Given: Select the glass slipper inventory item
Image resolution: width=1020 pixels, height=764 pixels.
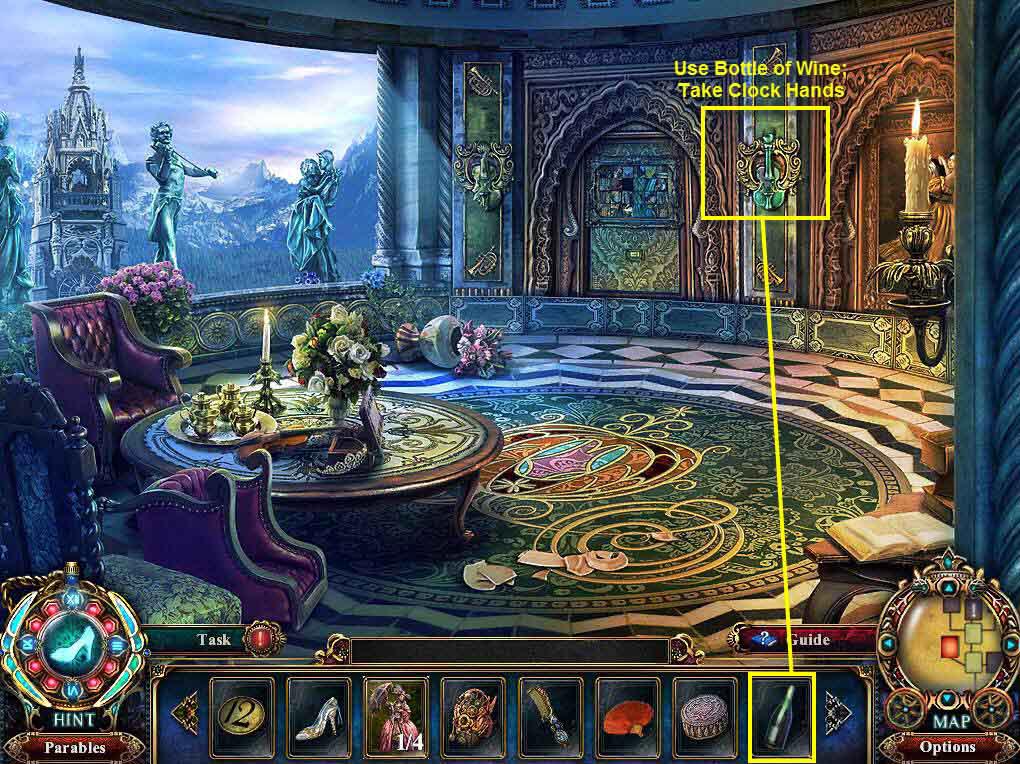Looking at the screenshot, I should pos(319,714).
